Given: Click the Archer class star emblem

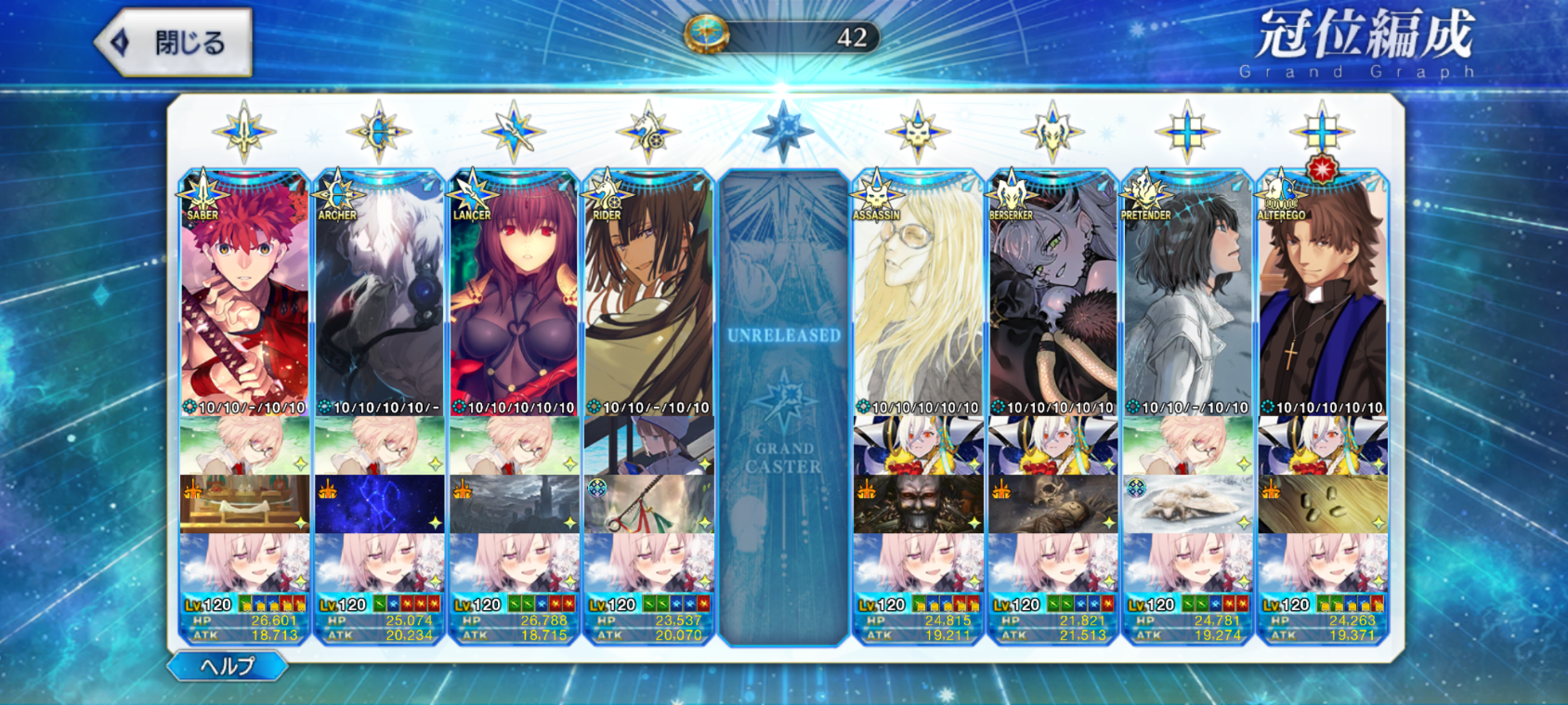Looking at the screenshot, I should coord(379,132).
